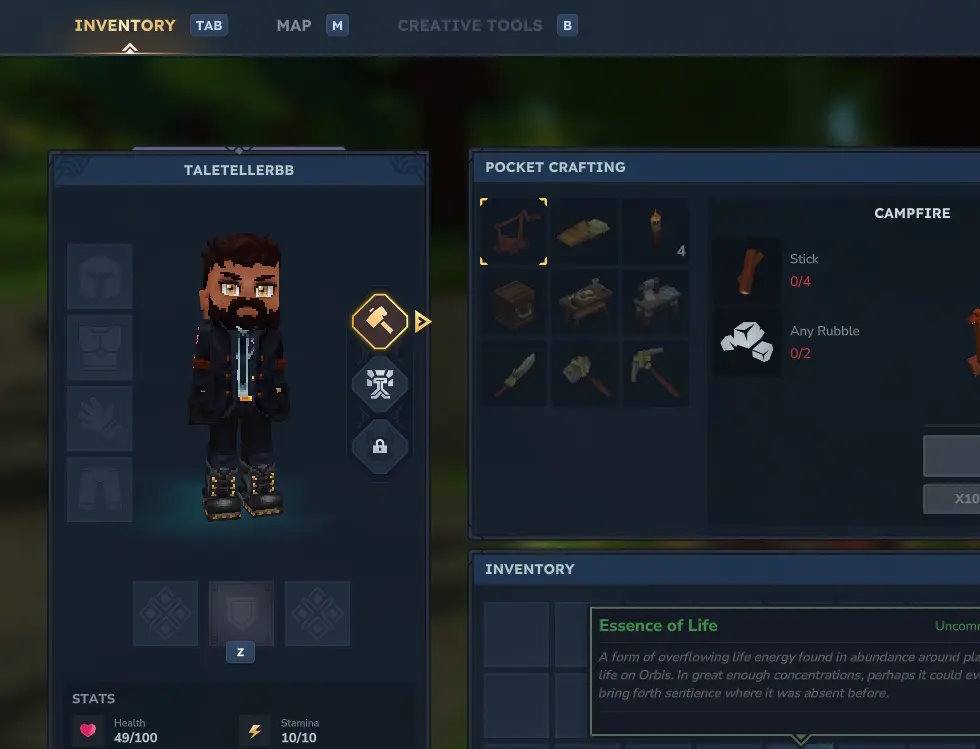980x749 pixels.
Task: Select the campfire recipe in Pocket Crafting
Action: 513,231
